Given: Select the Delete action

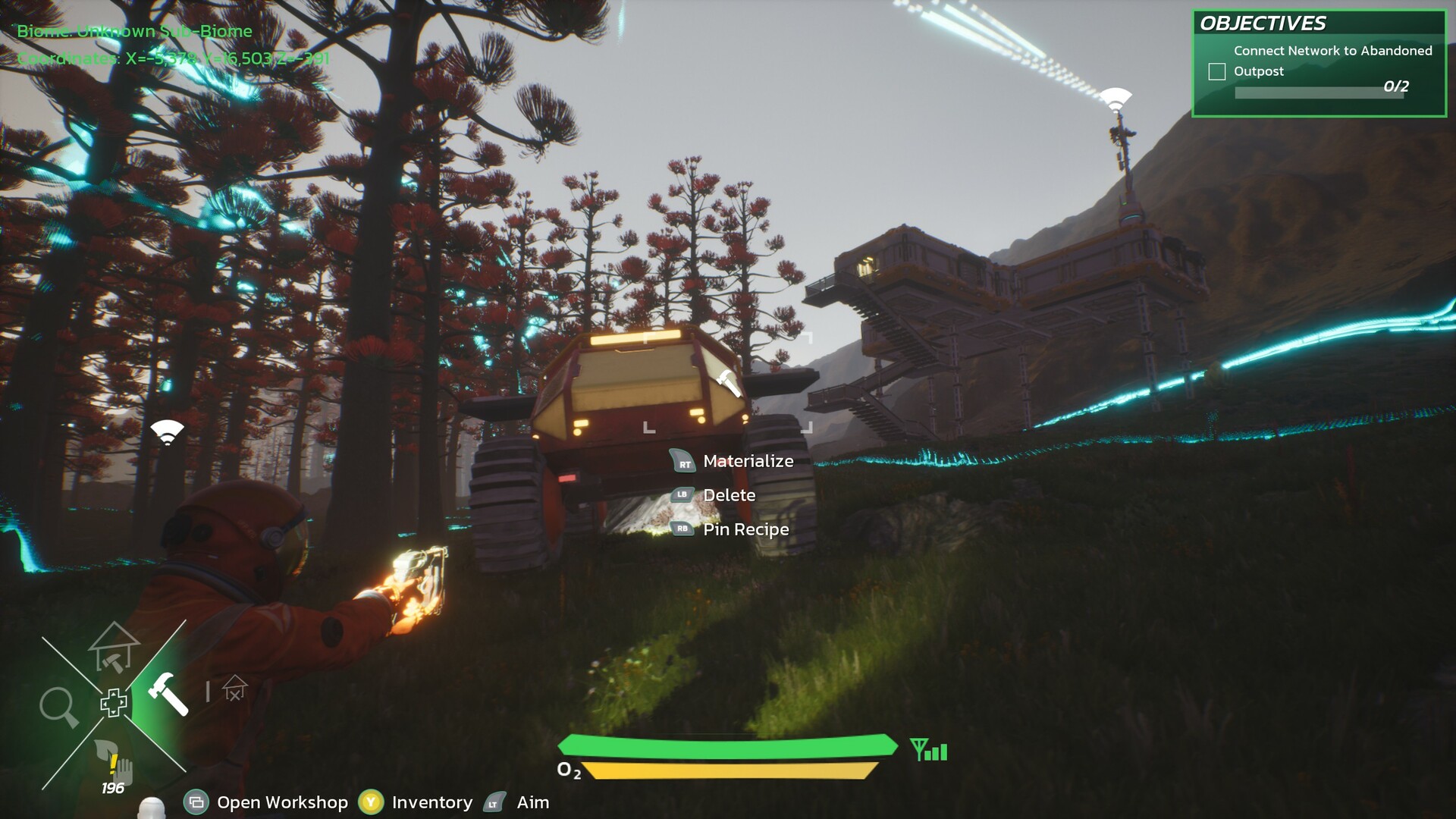Looking at the screenshot, I should pos(729,495).
